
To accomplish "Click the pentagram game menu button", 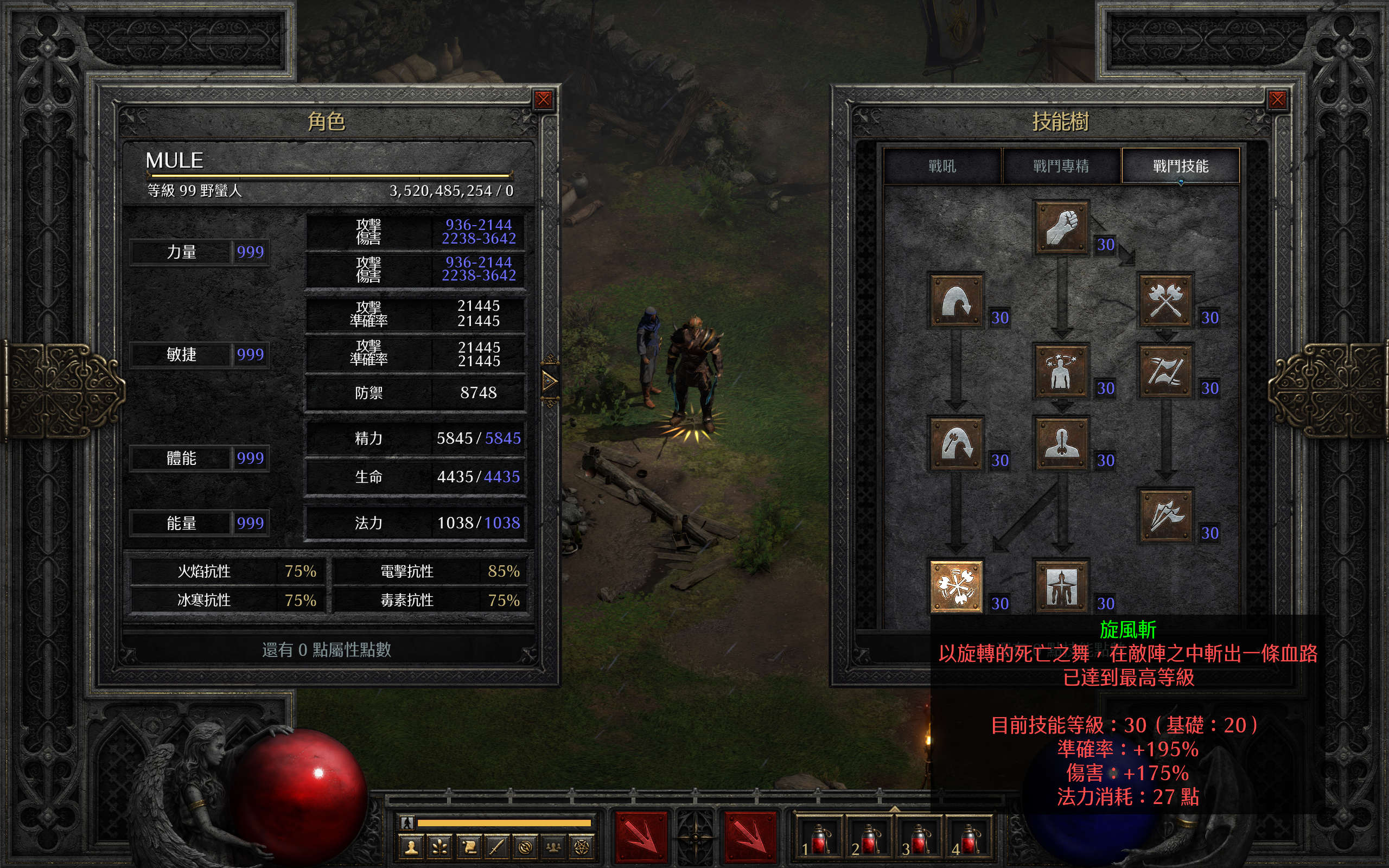I will 582,847.
